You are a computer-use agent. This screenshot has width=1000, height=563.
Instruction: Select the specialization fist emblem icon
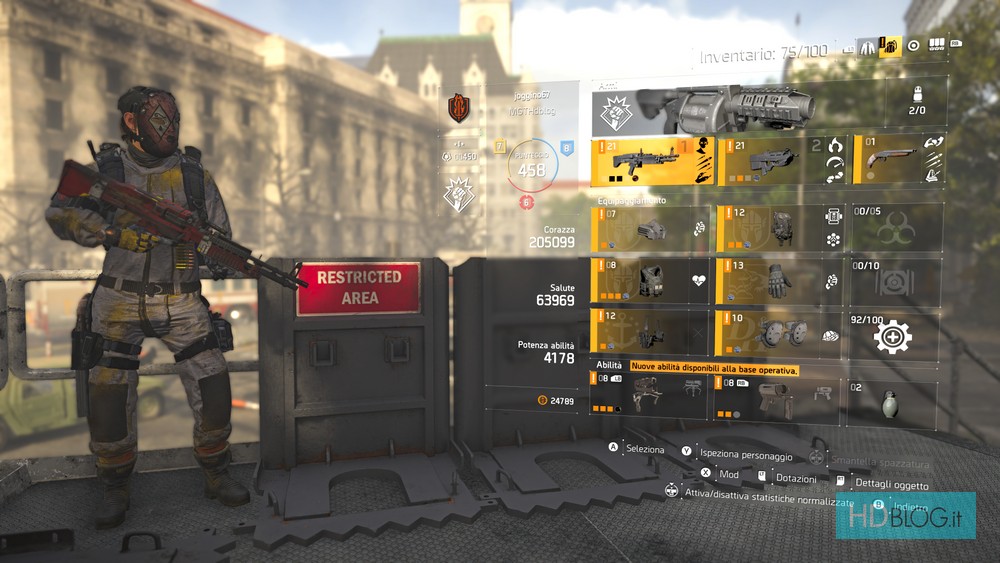[x=458, y=194]
